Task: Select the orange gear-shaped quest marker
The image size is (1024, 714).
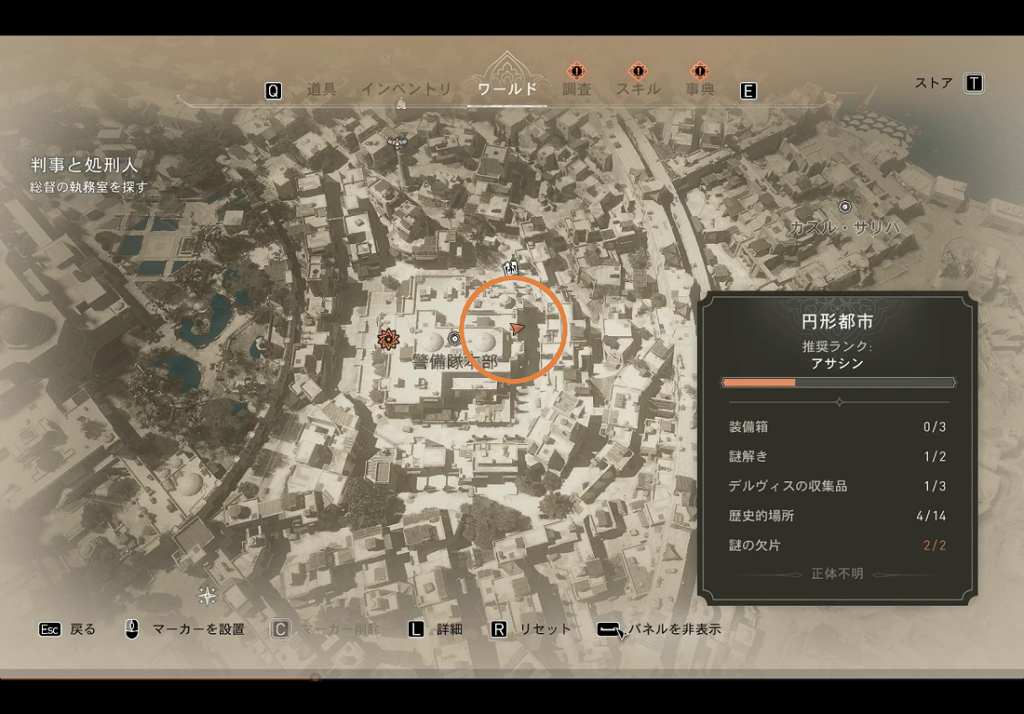Action: tap(387, 340)
